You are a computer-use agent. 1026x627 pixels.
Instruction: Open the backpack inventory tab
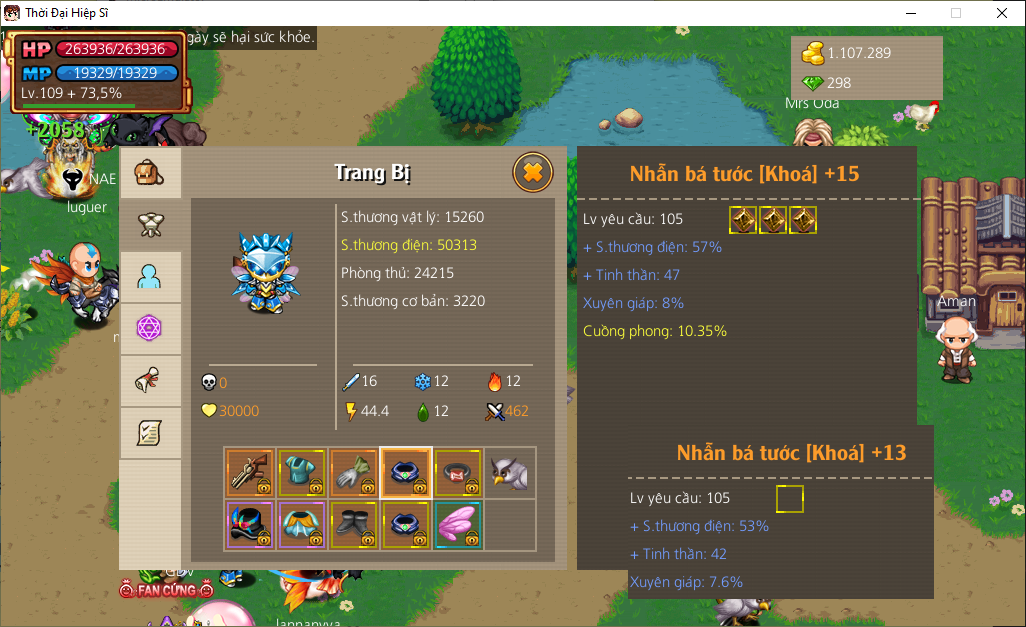(150, 173)
